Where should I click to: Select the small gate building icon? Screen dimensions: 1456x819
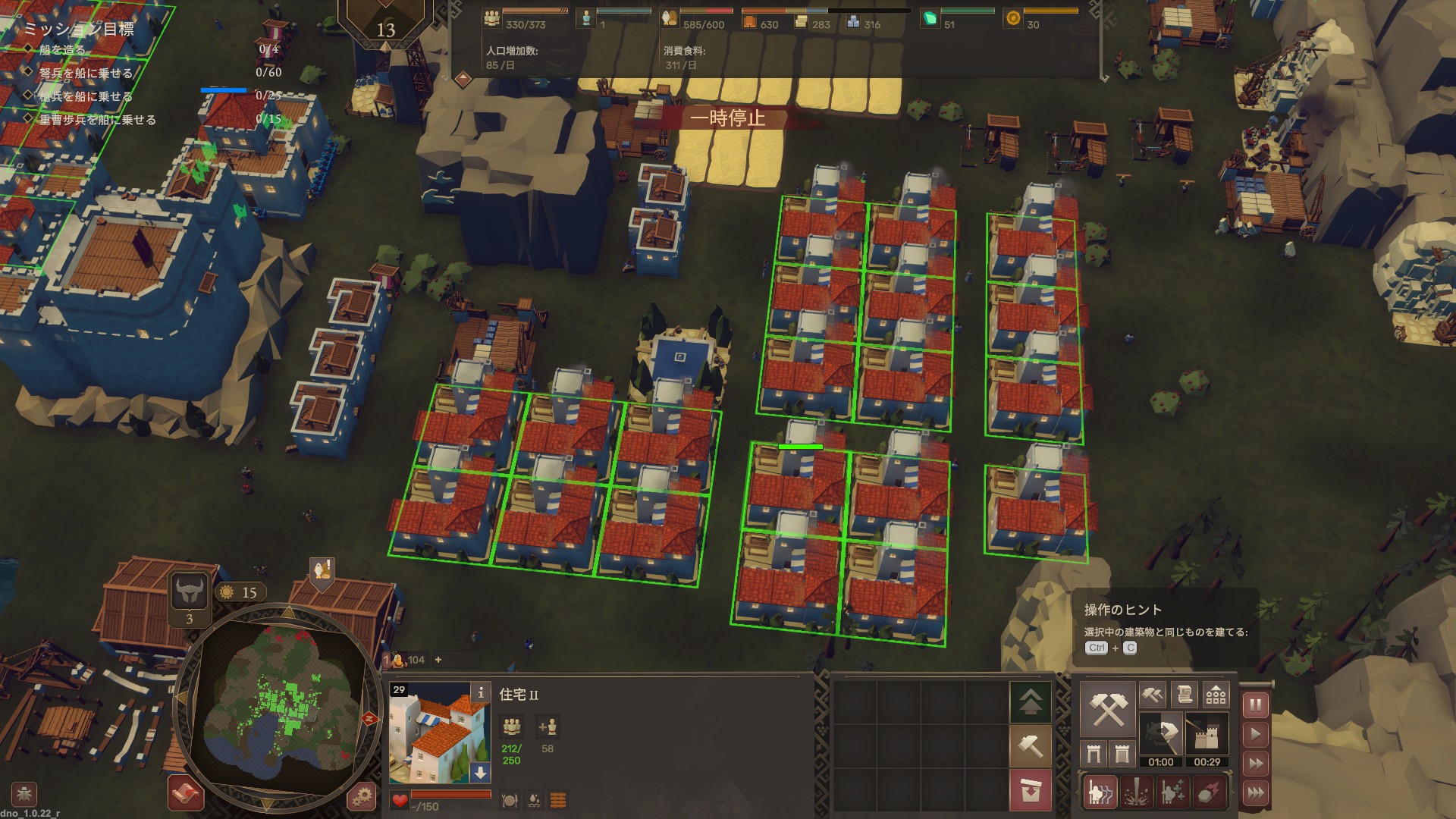pyautogui.click(x=1094, y=753)
